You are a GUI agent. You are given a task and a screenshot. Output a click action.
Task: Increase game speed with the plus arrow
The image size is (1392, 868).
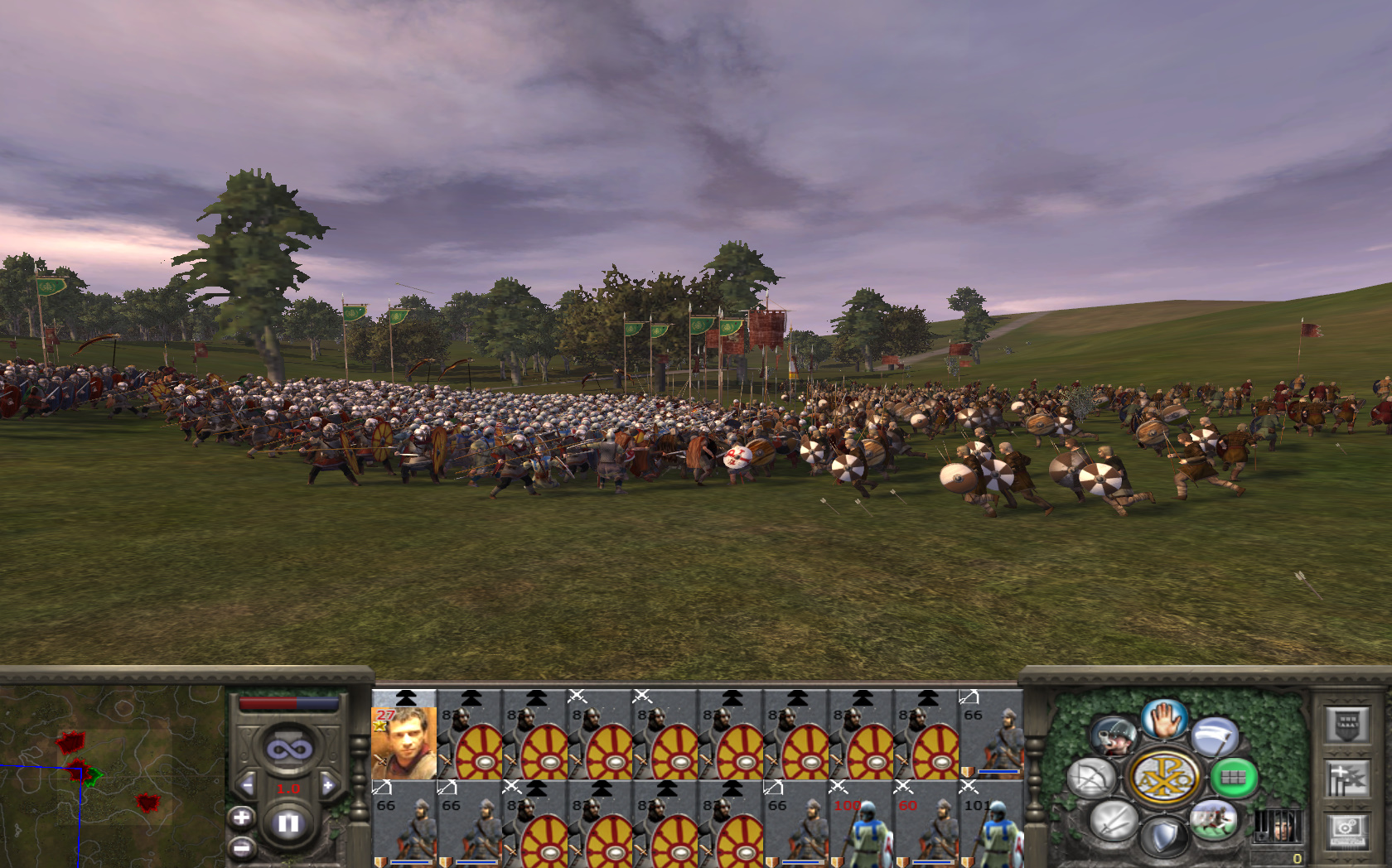[x=329, y=785]
